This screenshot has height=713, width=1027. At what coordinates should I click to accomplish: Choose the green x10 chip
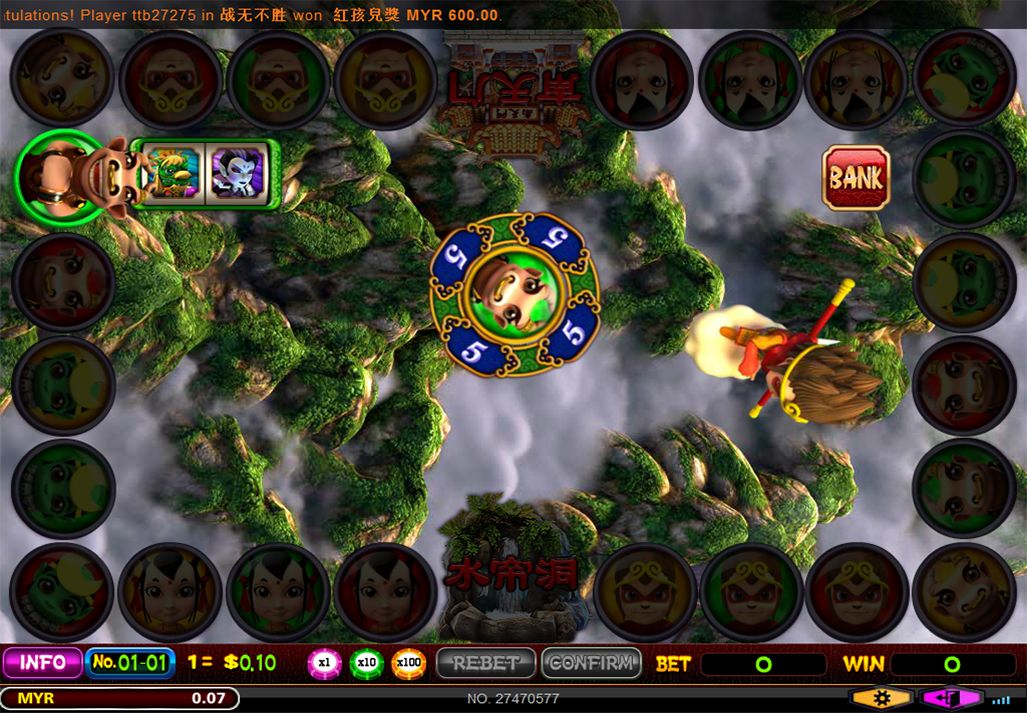tap(366, 662)
